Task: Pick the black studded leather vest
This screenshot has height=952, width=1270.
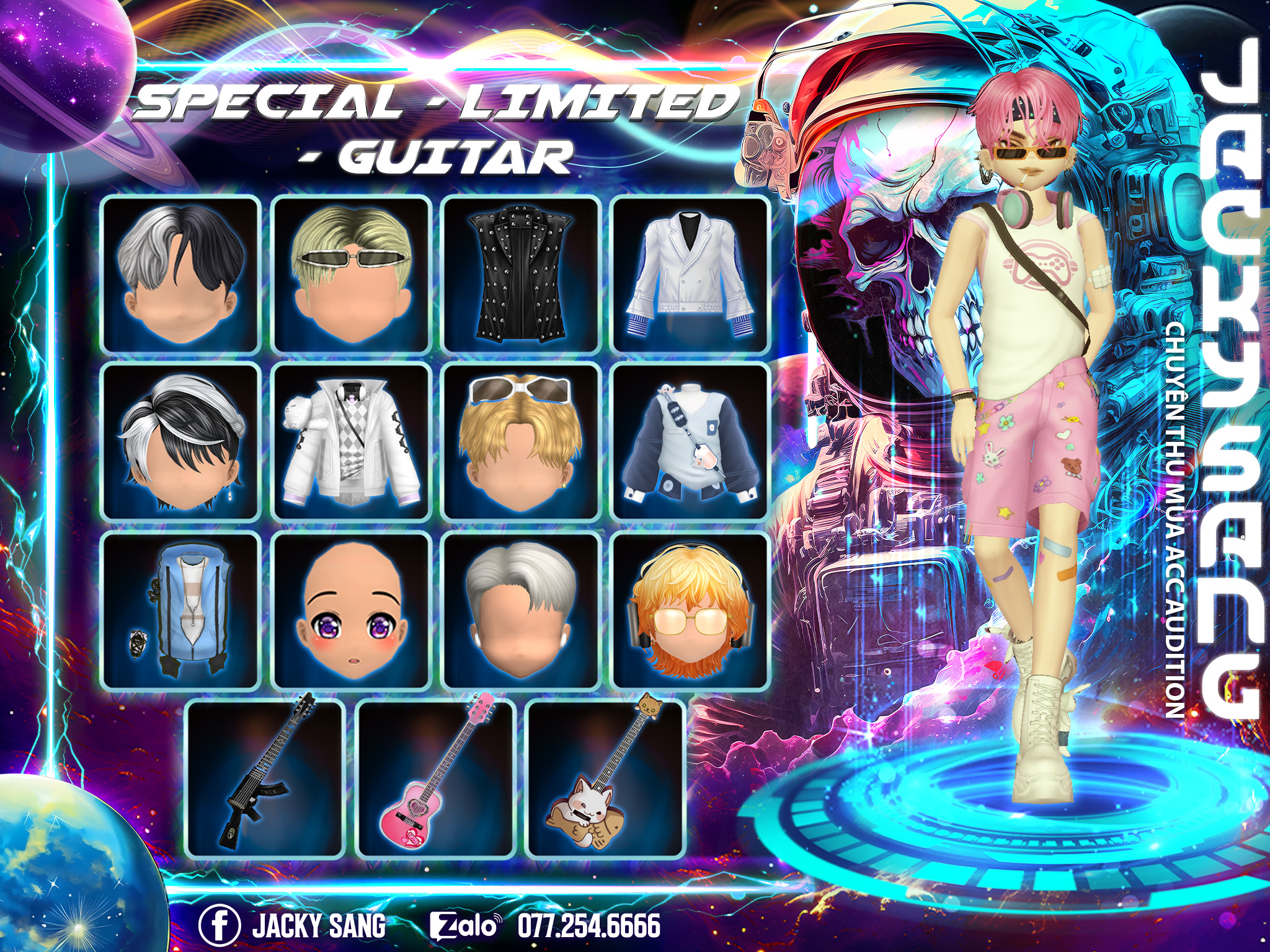Action: (520, 275)
